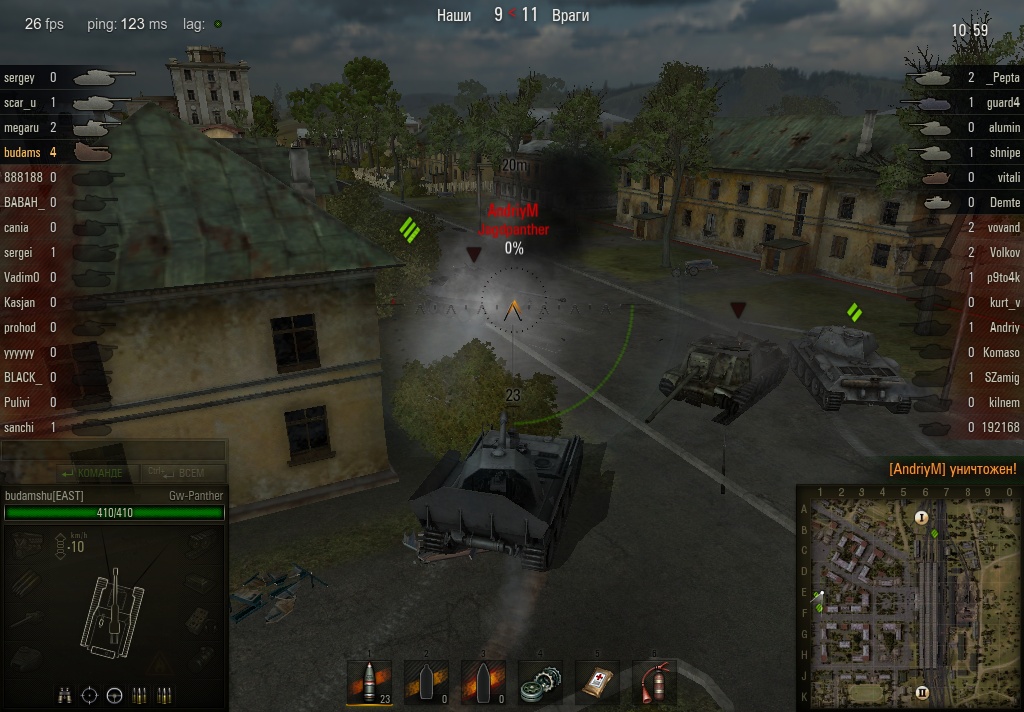Click the crosshair gunner icon

pyautogui.click(x=90, y=694)
